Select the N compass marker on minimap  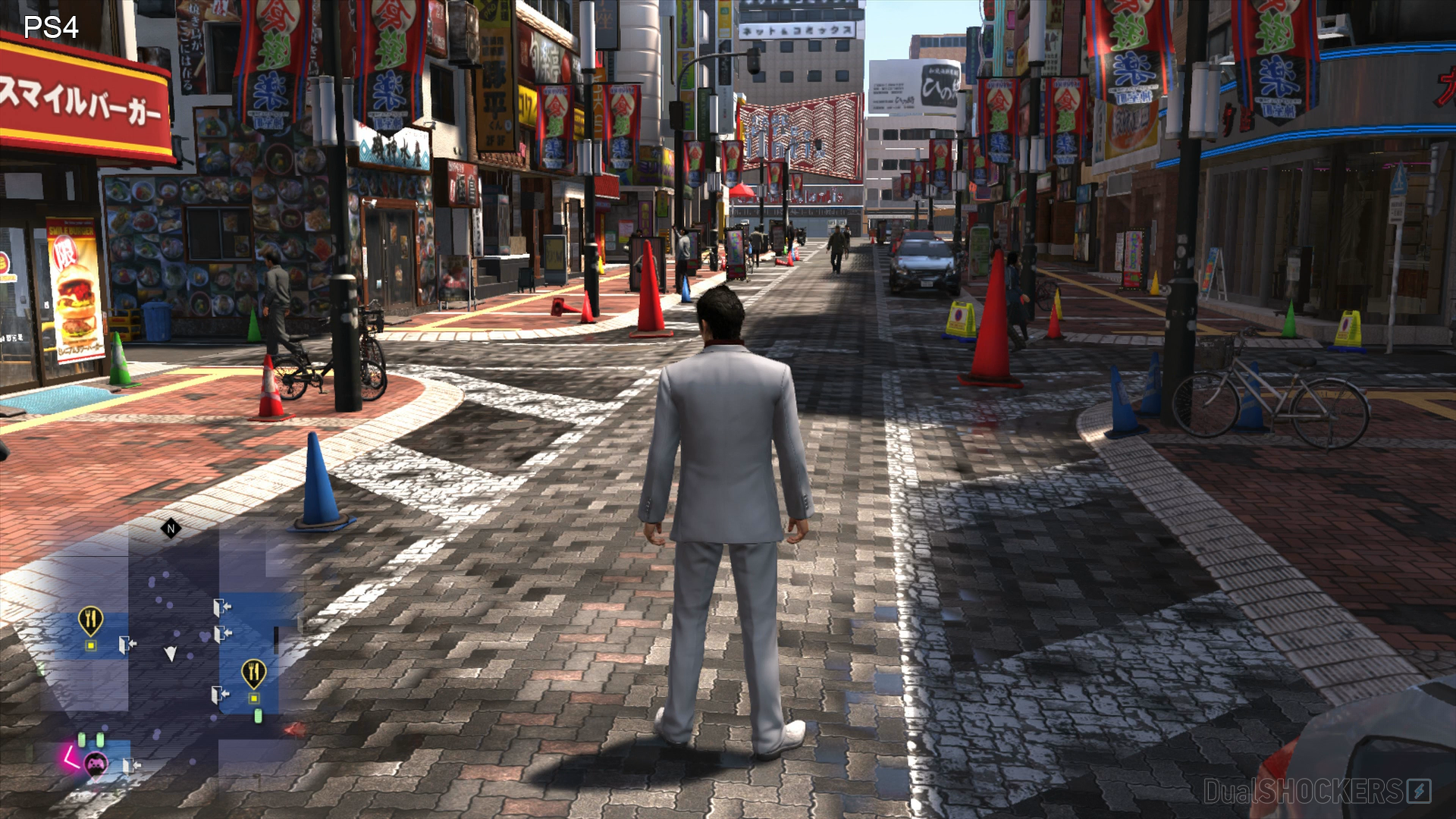tap(171, 529)
